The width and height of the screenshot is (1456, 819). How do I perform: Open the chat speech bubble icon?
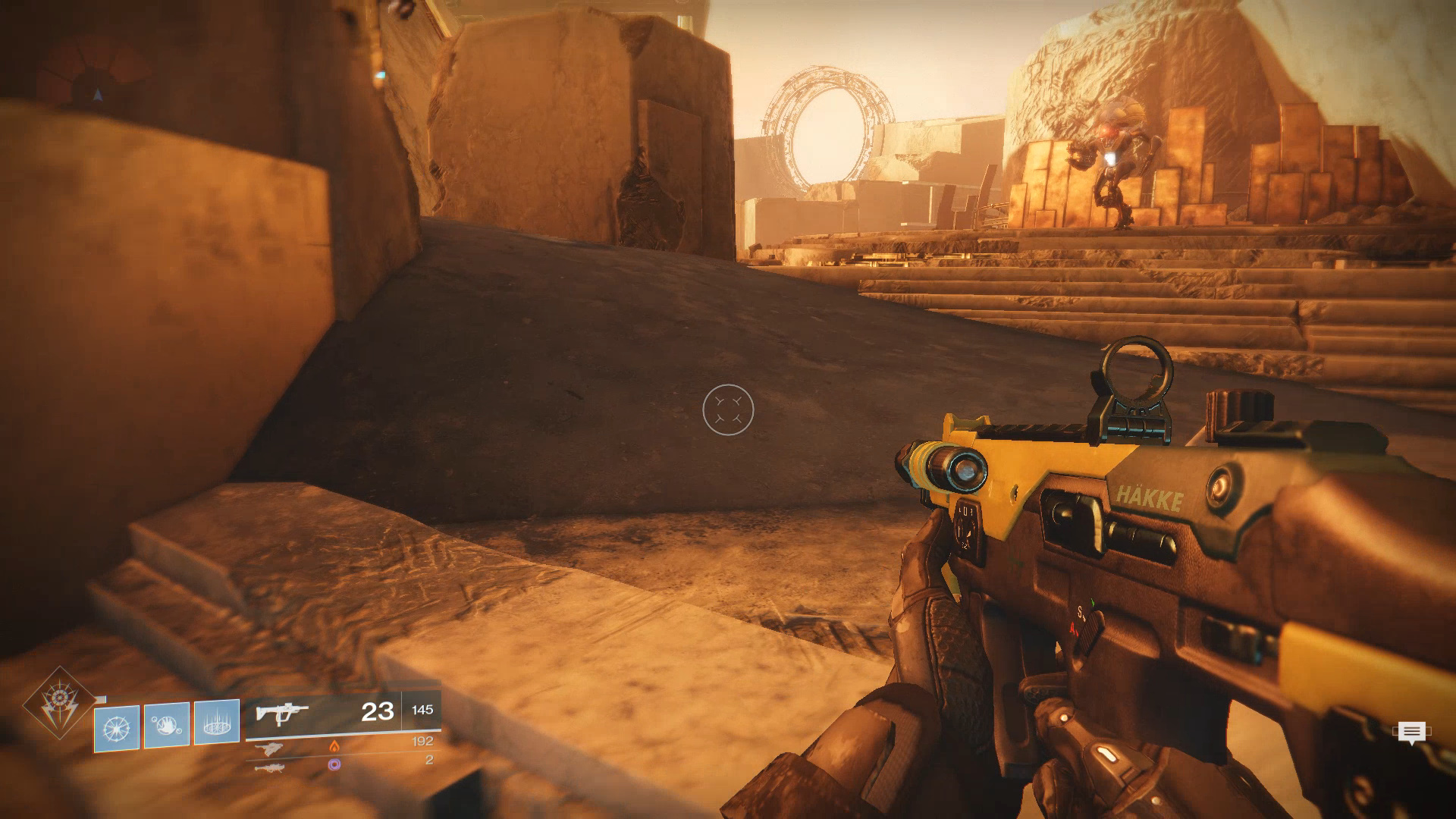click(1410, 733)
